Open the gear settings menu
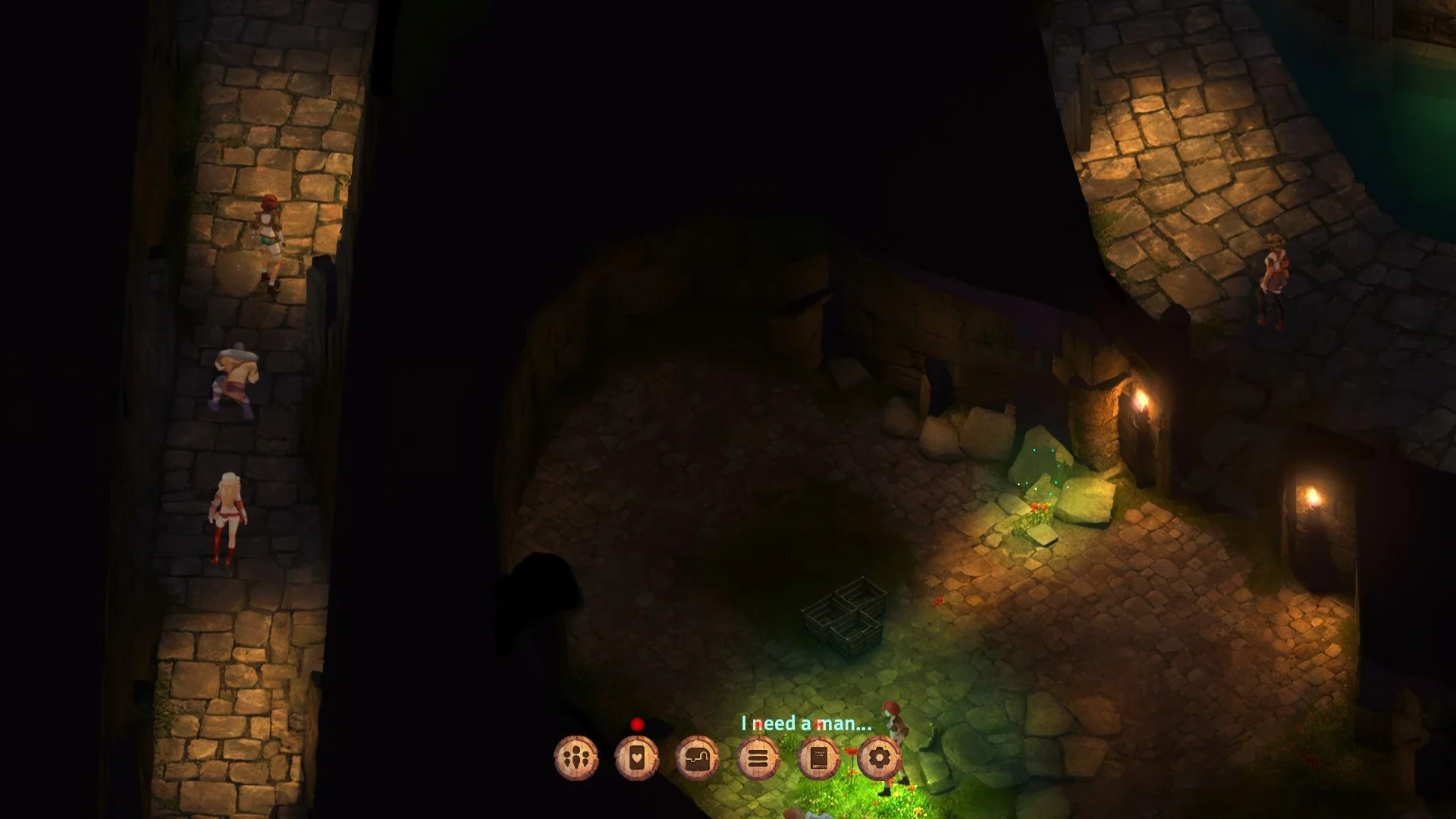Screen dimensions: 1456x819 click(879, 758)
